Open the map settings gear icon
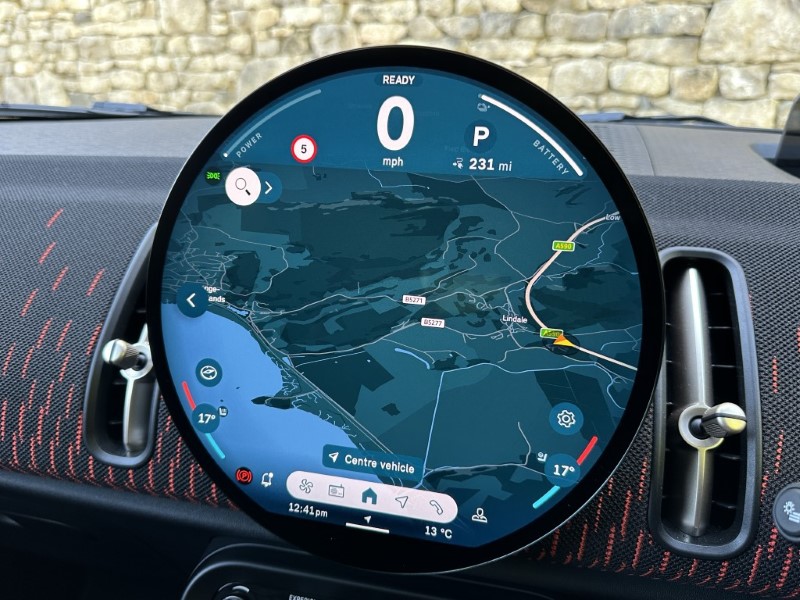Screen dimensions: 800x600 point(566,419)
